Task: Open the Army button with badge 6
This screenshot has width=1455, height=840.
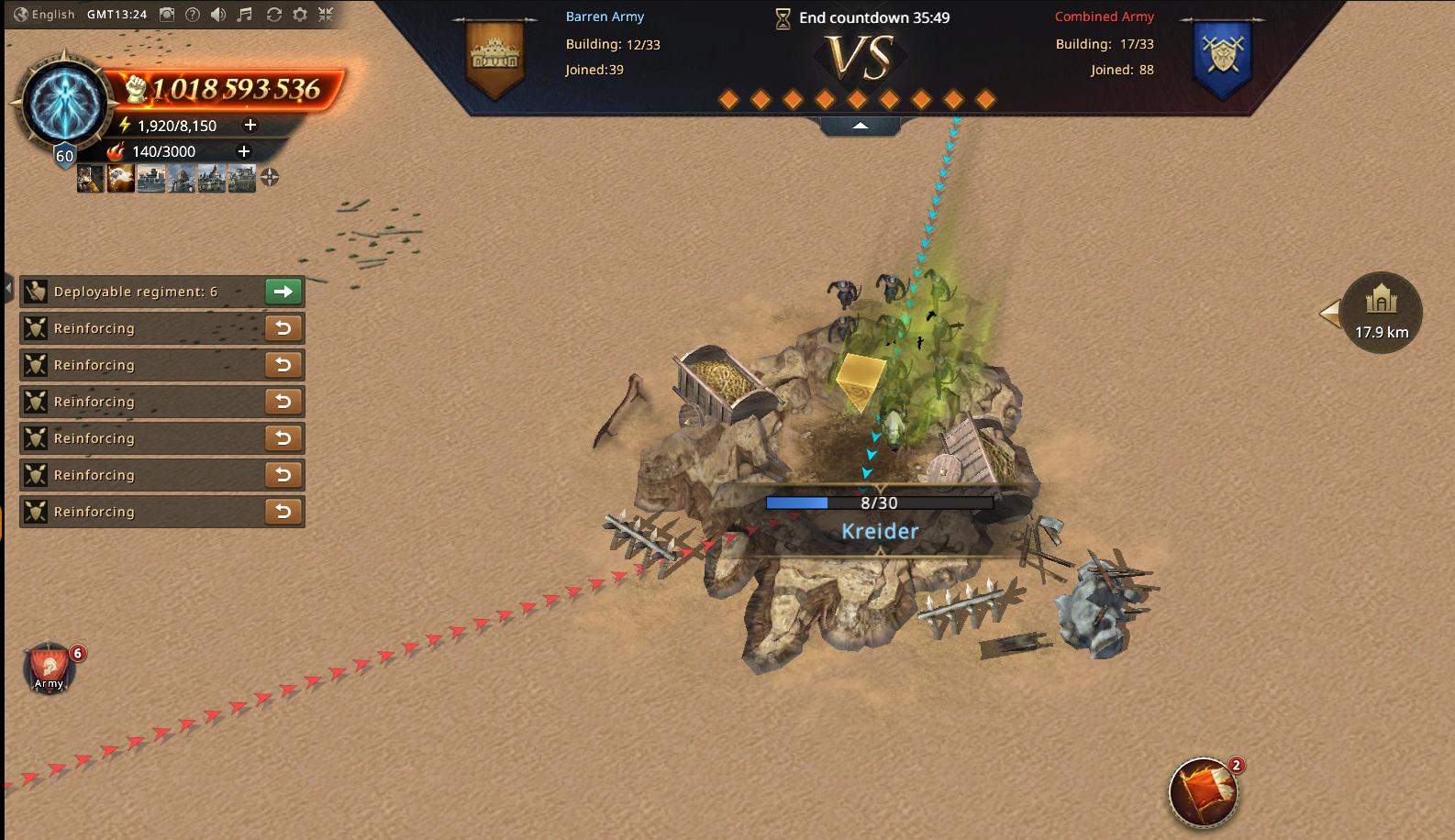Action: [50, 669]
